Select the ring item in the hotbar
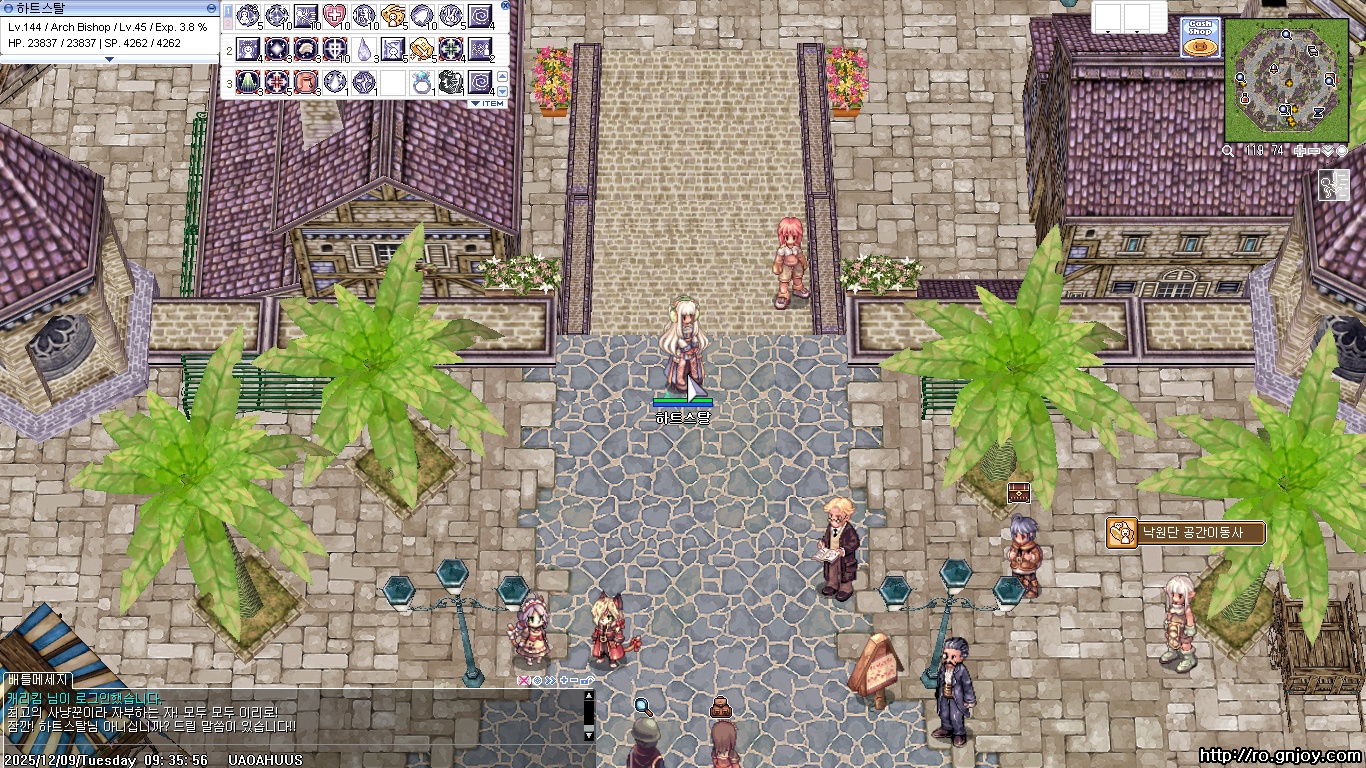 422,83
